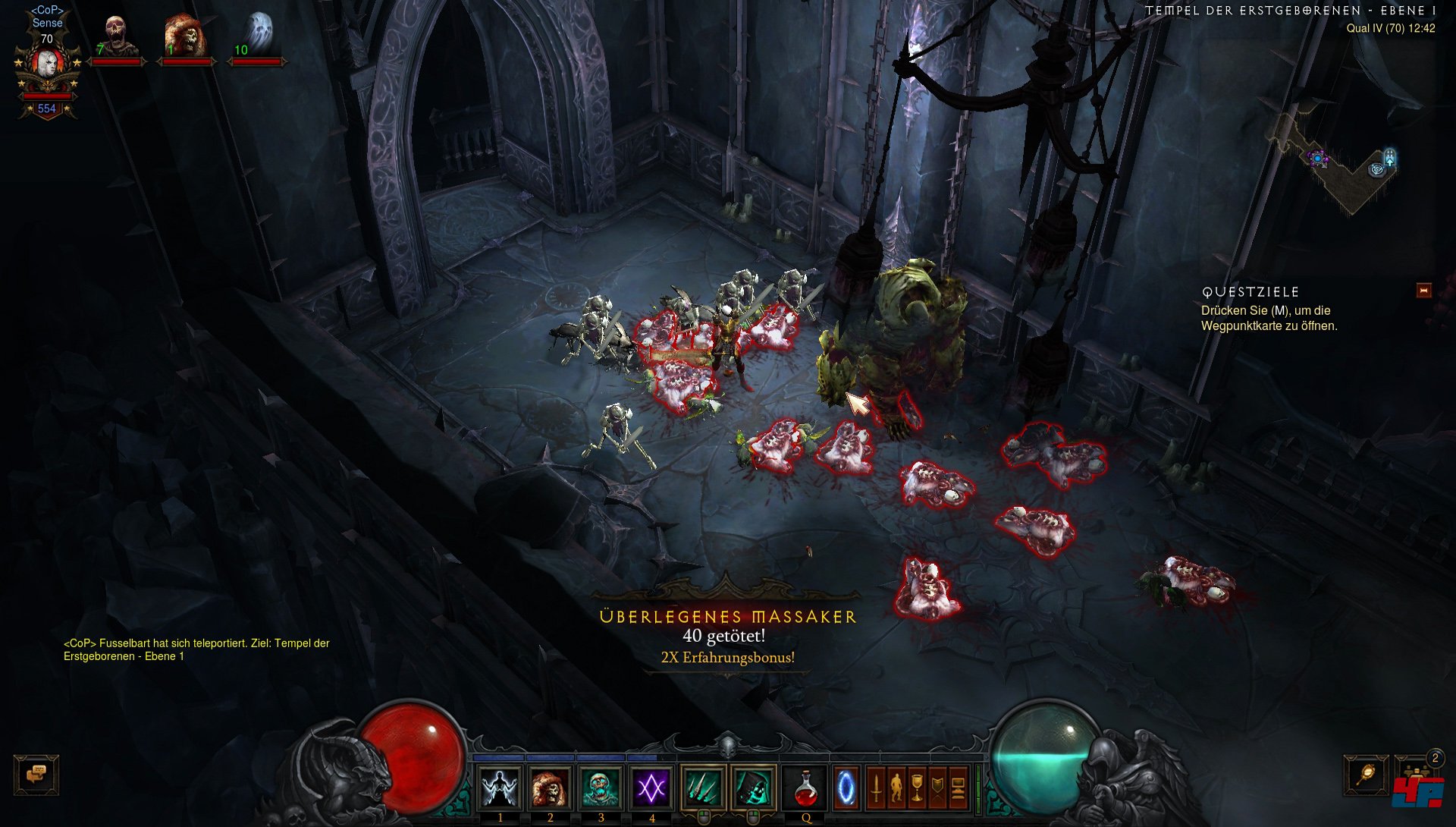
Task: Select the Sense player portrait
Action: [47, 67]
